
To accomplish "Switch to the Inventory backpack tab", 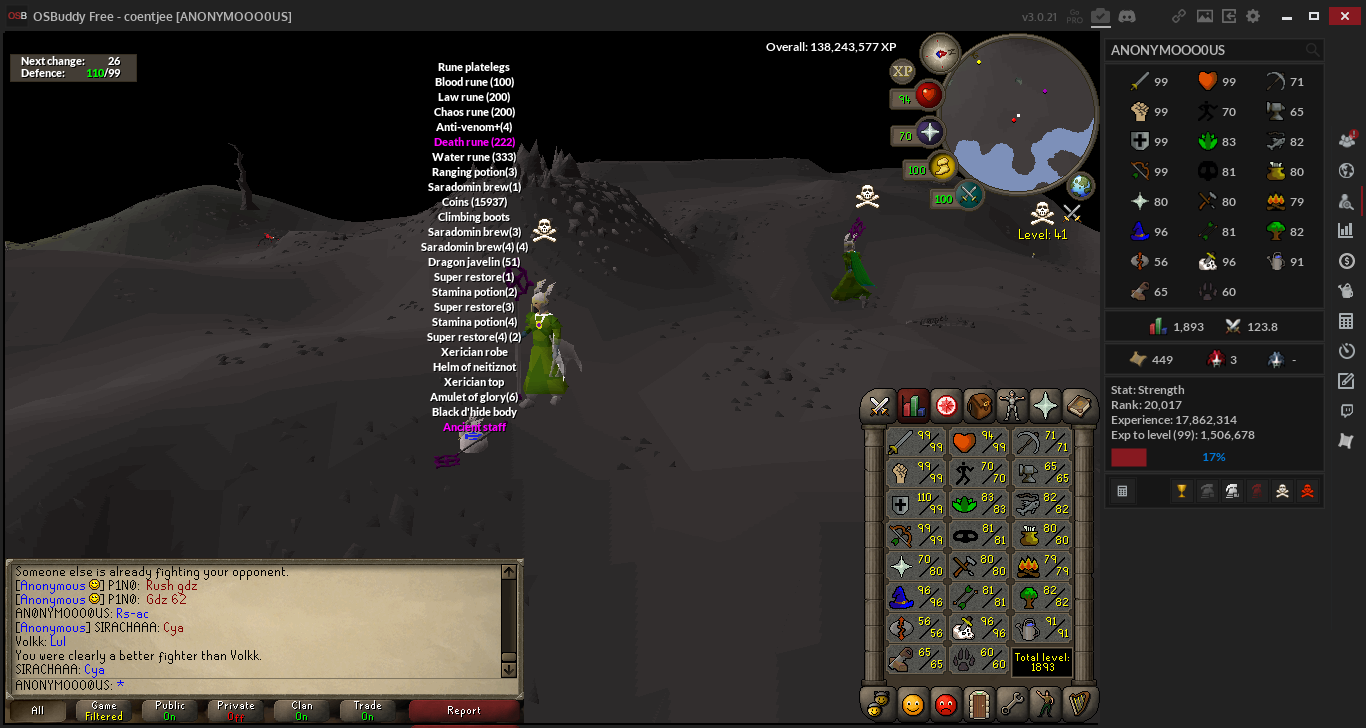I will click(x=979, y=405).
